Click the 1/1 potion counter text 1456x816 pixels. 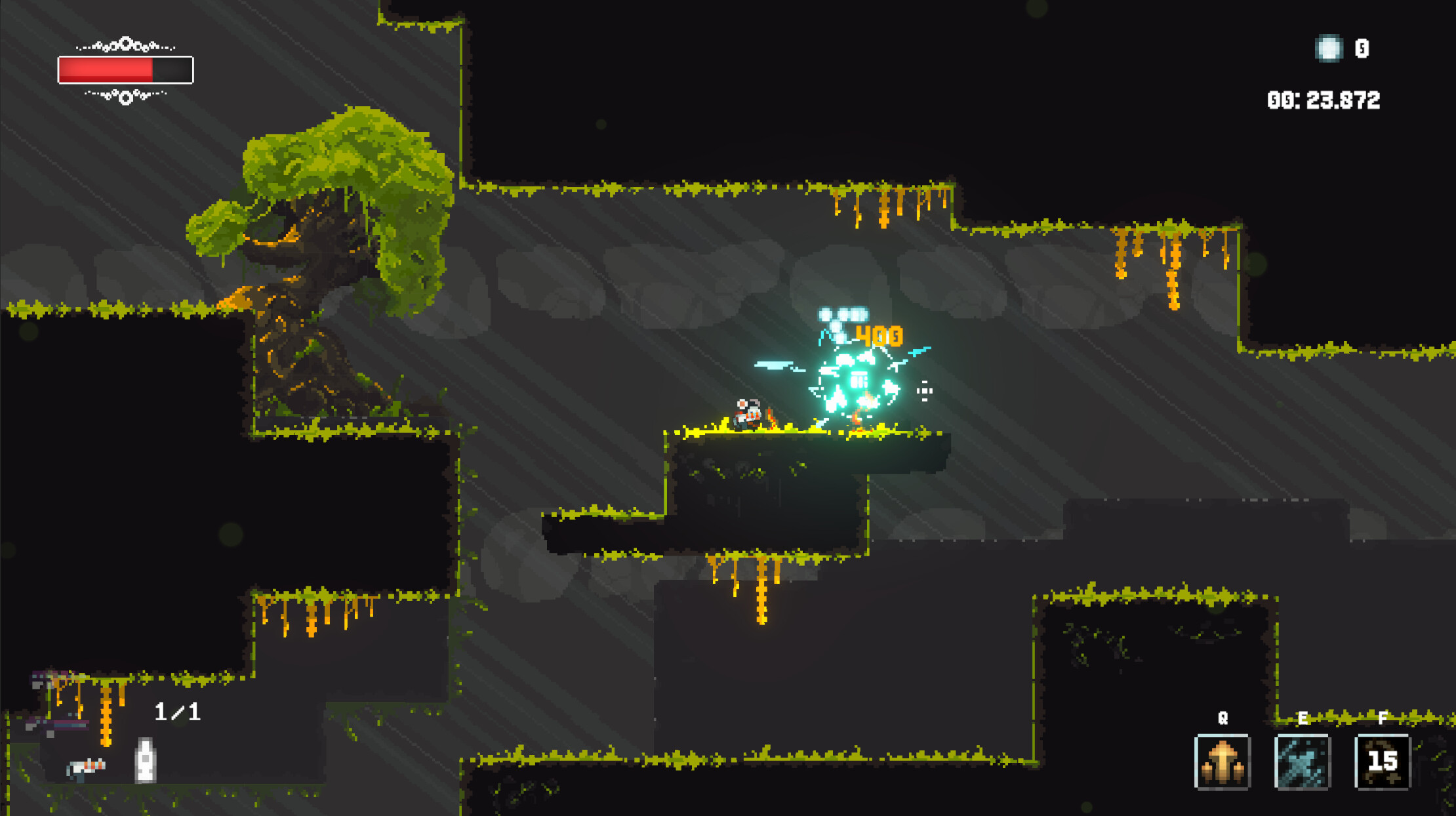pos(177,710)
